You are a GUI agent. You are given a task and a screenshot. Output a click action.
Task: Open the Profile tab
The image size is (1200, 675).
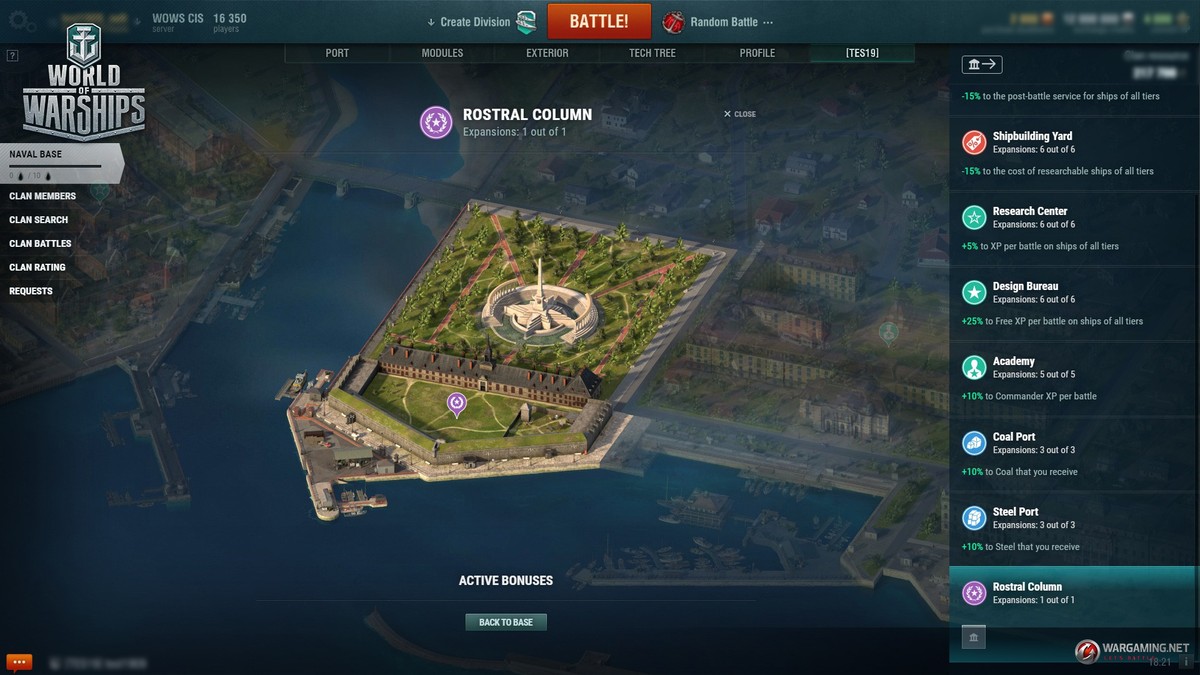click(757, 53)
